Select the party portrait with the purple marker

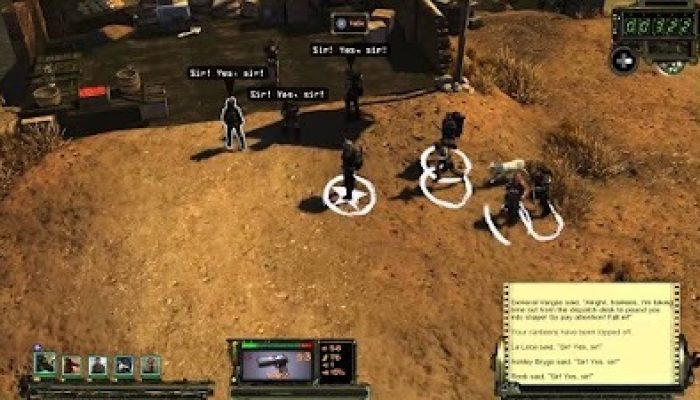(x=45, y=365)
